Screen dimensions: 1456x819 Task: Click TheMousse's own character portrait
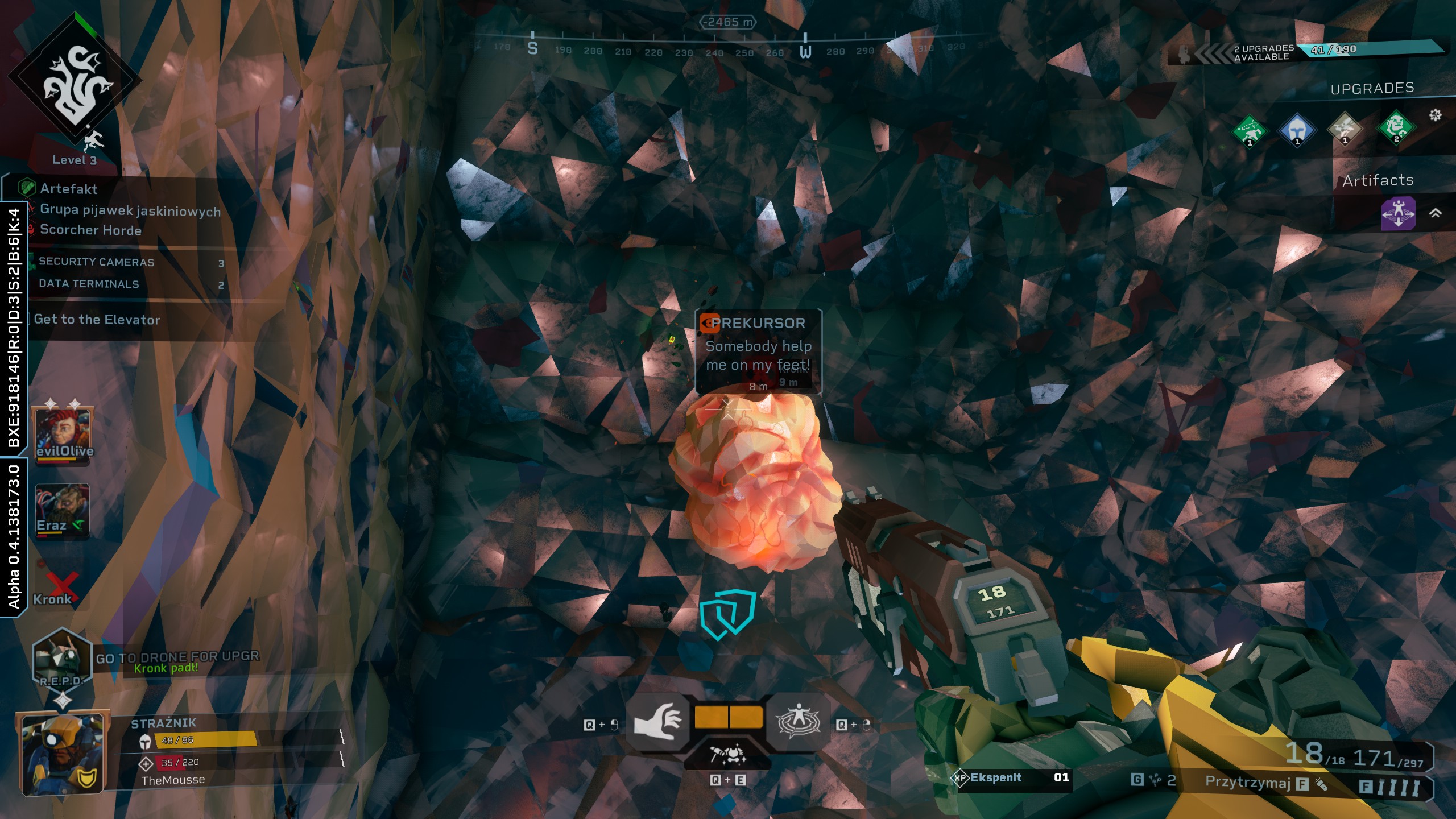(63, 752)
